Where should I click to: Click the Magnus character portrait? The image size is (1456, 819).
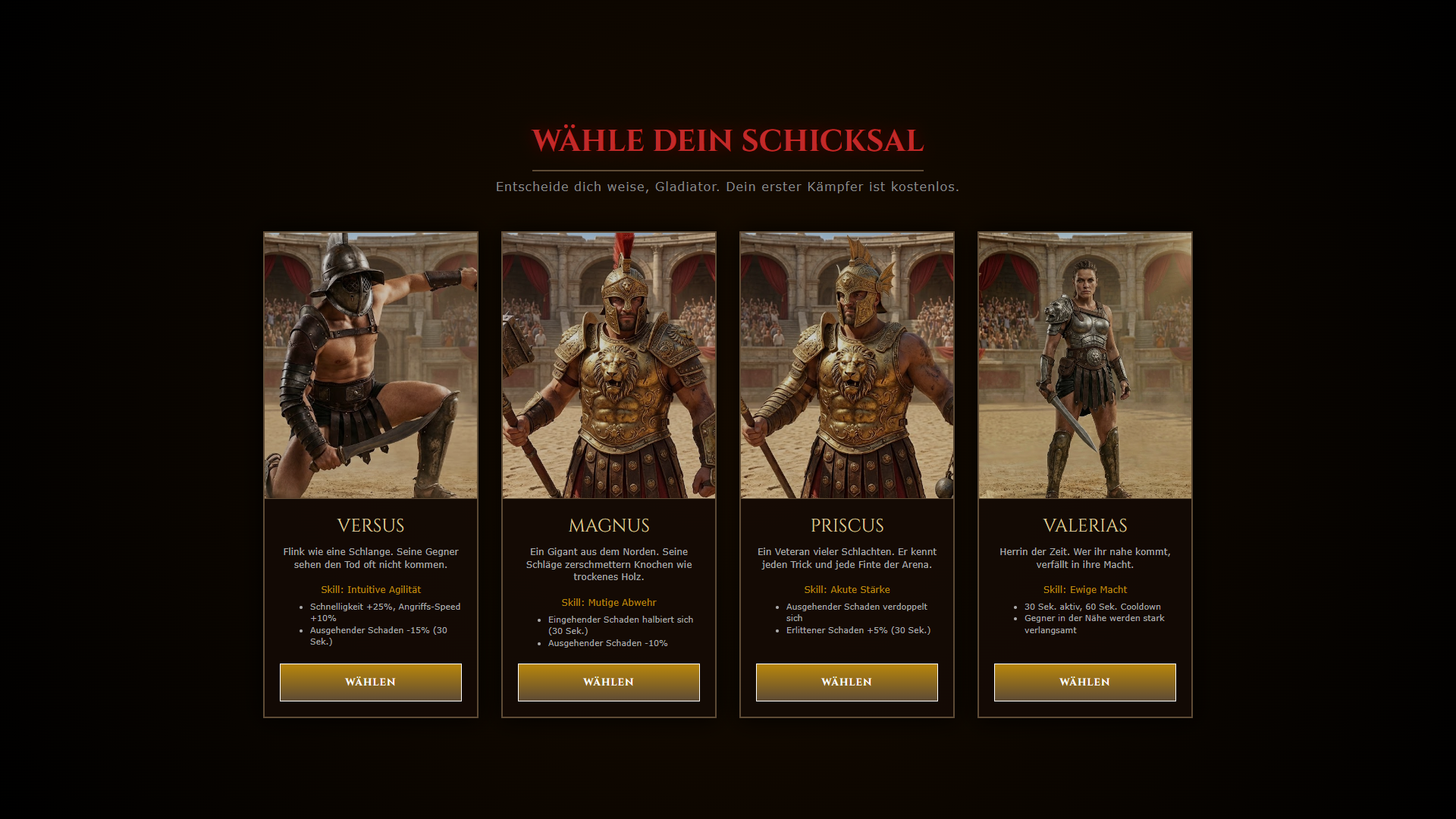[x=608, y=365]
